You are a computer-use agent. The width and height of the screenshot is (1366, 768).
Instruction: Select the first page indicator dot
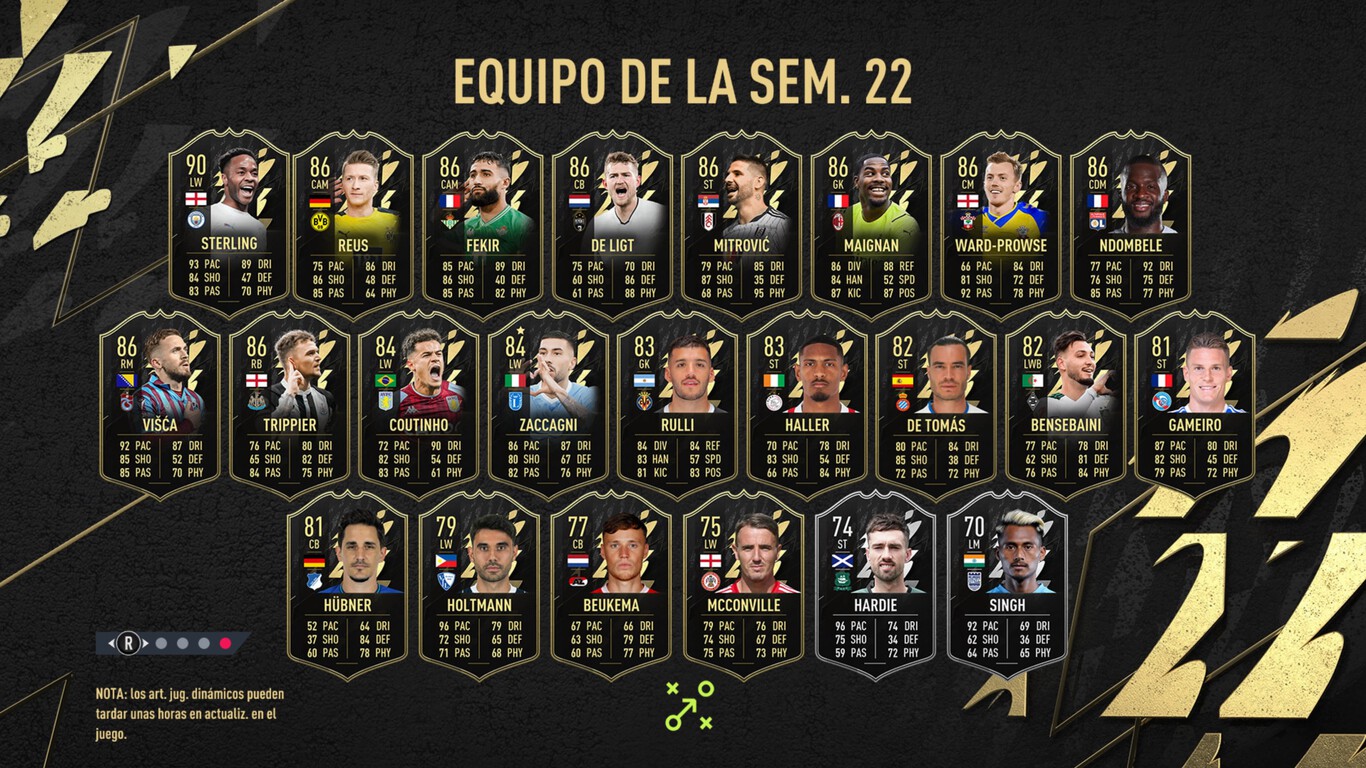click(161, 643)
